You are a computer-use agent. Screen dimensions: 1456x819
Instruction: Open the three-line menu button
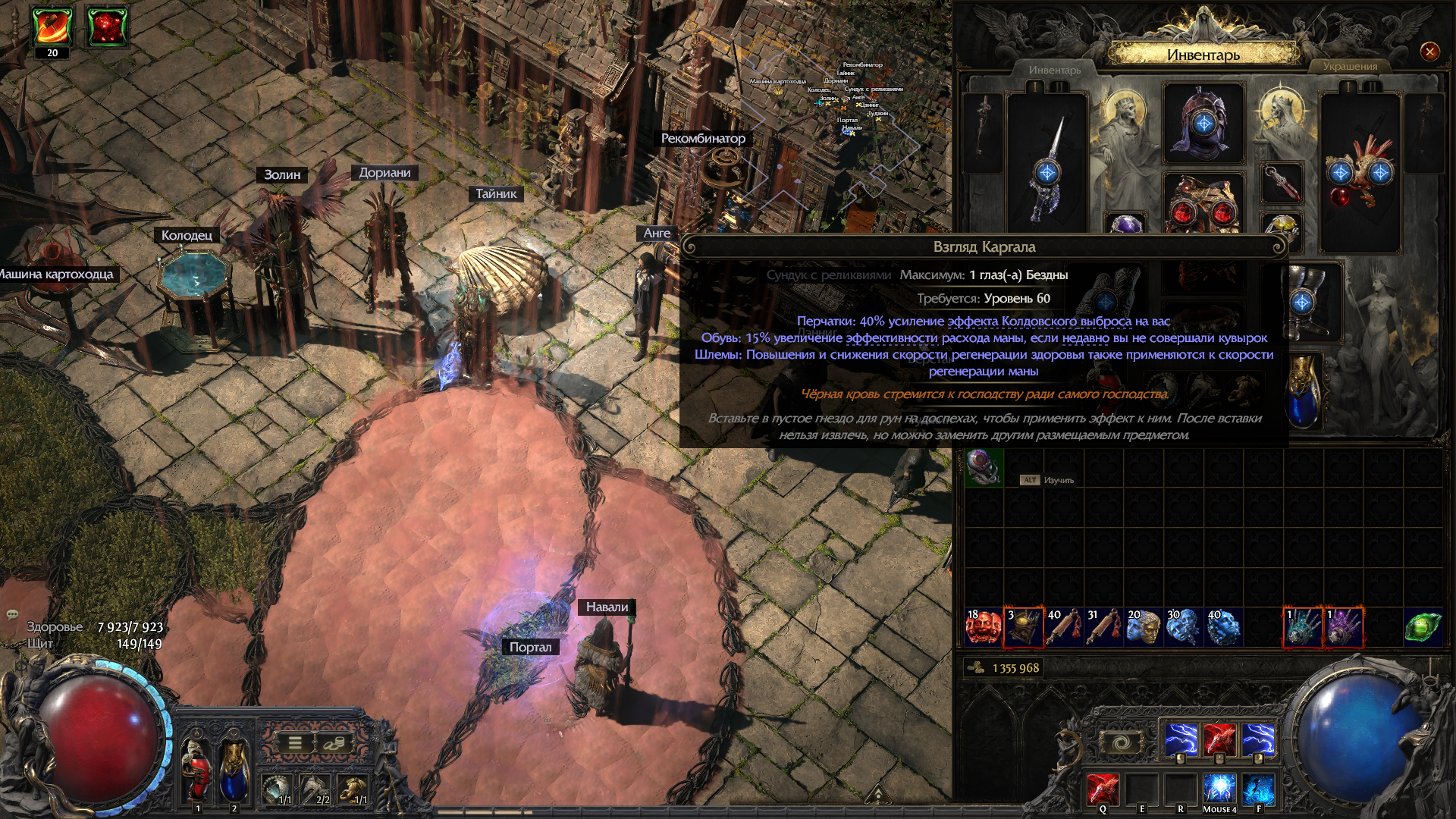[295, 743]
